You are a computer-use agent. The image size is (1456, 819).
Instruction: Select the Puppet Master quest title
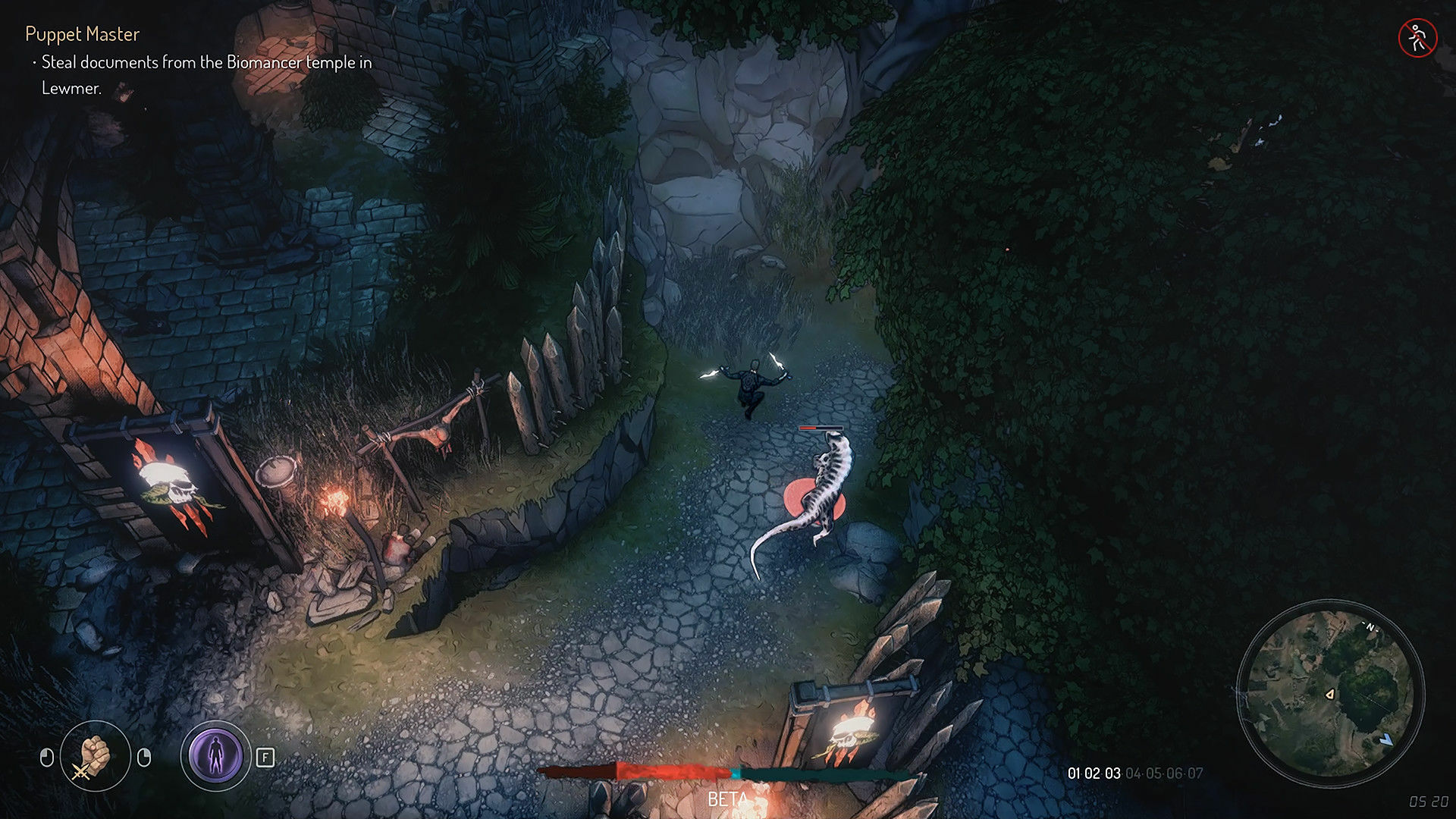click(x=81, y=35)
